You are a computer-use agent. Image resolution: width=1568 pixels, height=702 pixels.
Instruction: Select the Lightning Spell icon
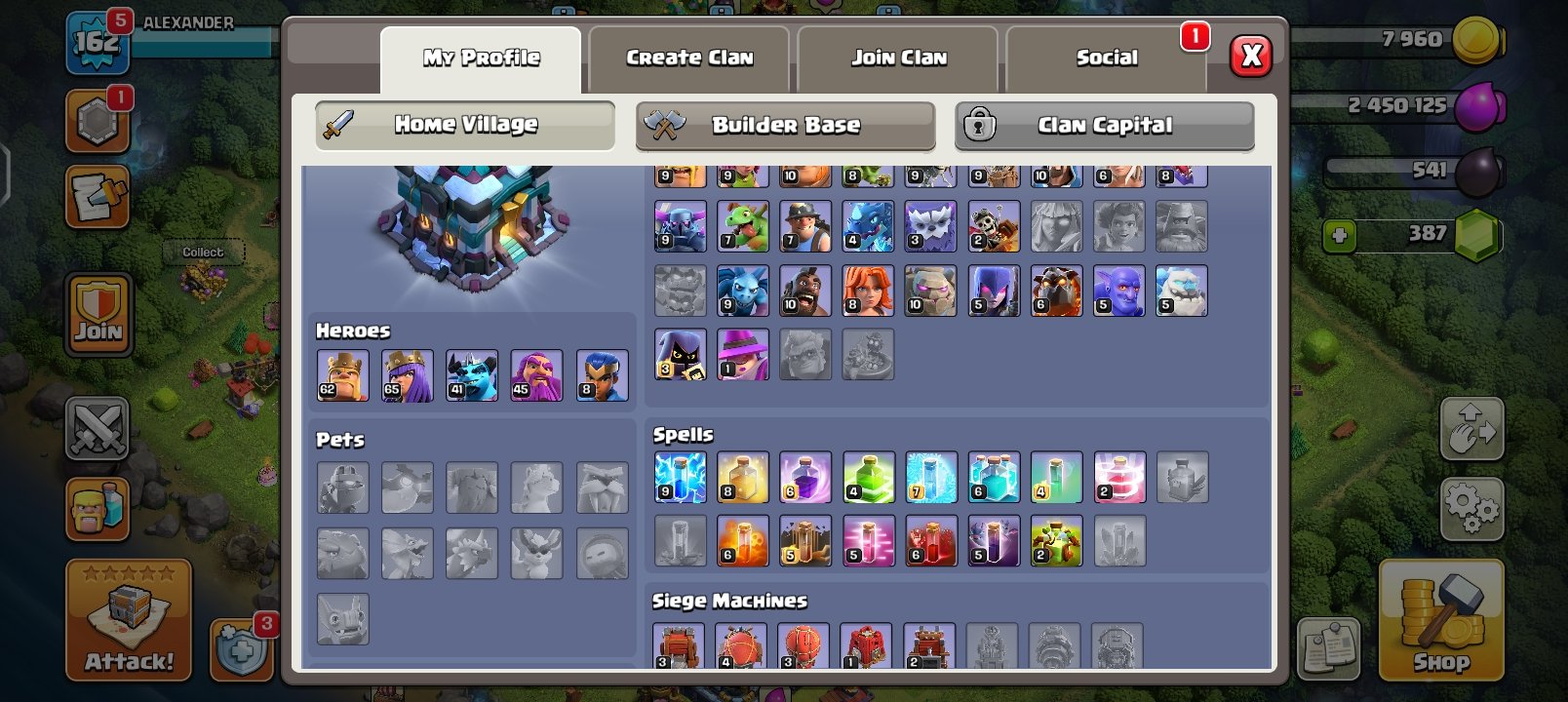(x=680, y=476)
